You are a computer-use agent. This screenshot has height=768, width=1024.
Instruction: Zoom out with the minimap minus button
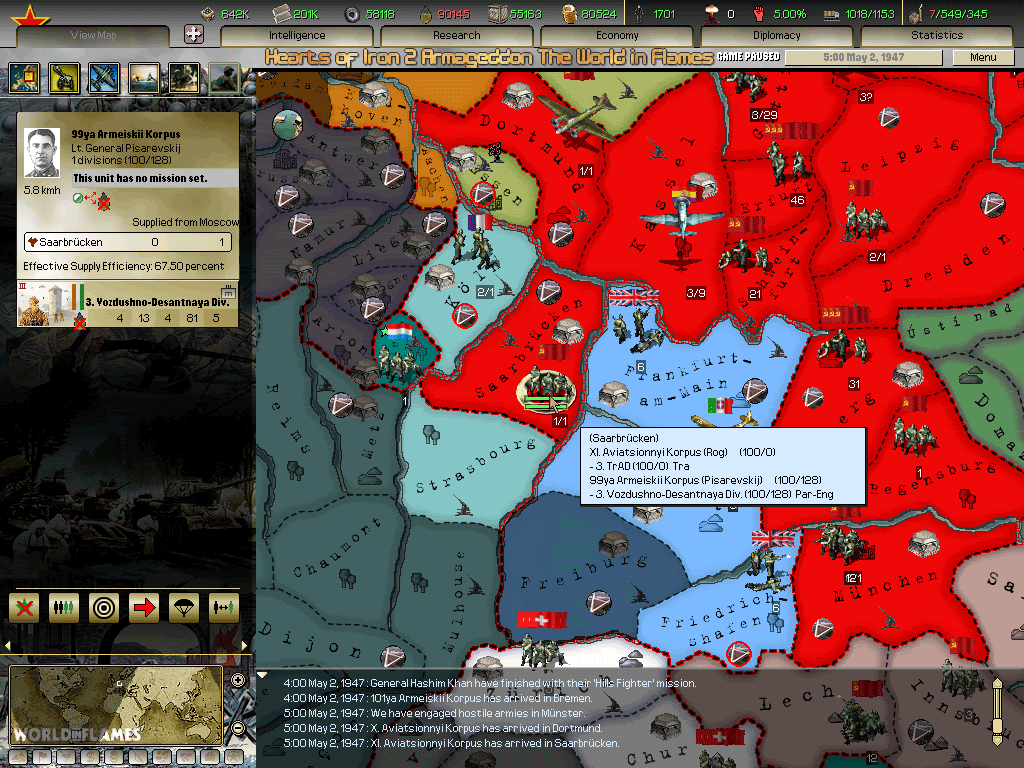point(238,726)
